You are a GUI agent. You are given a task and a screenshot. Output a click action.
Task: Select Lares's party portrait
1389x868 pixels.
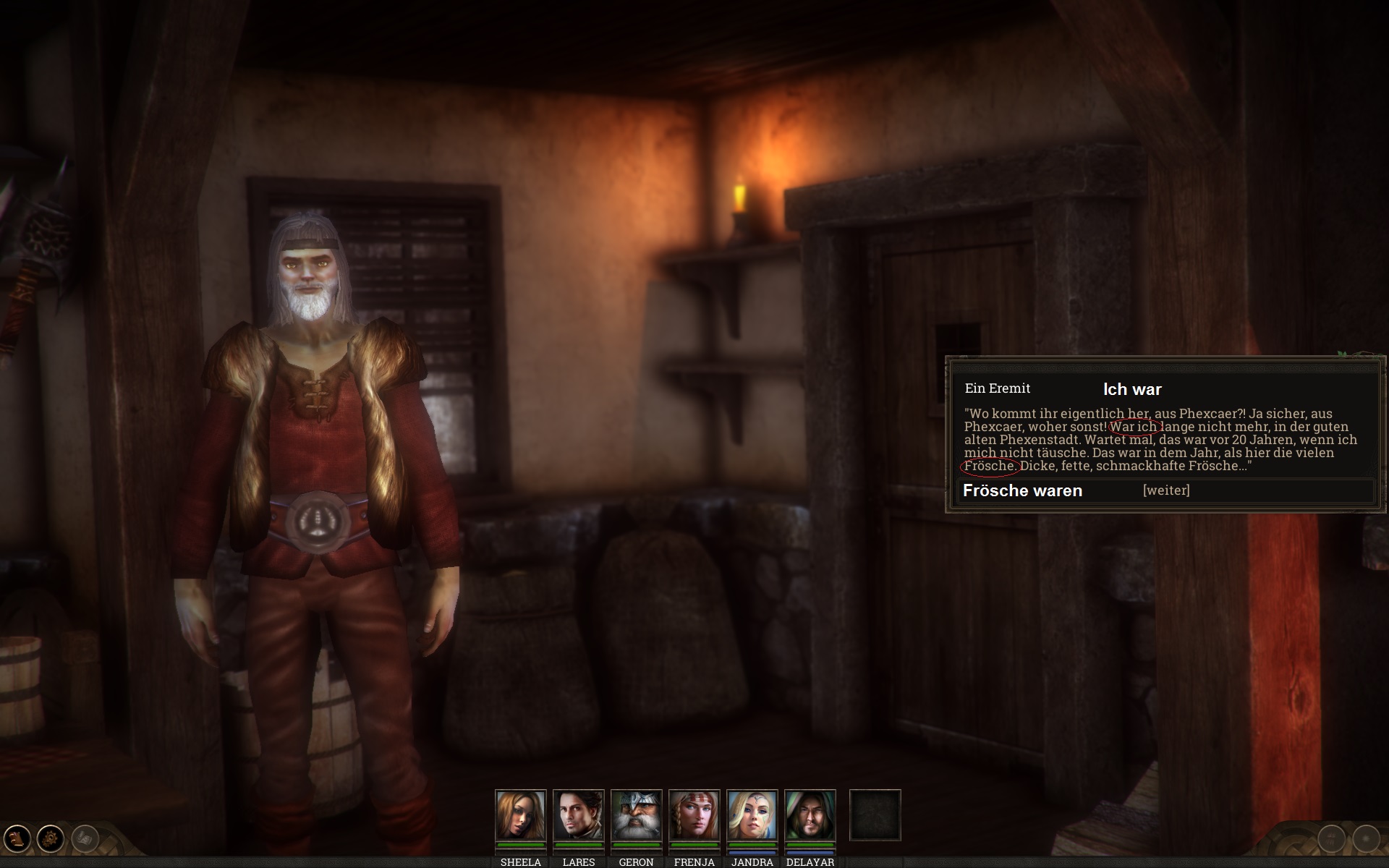(x=578, y=814)
